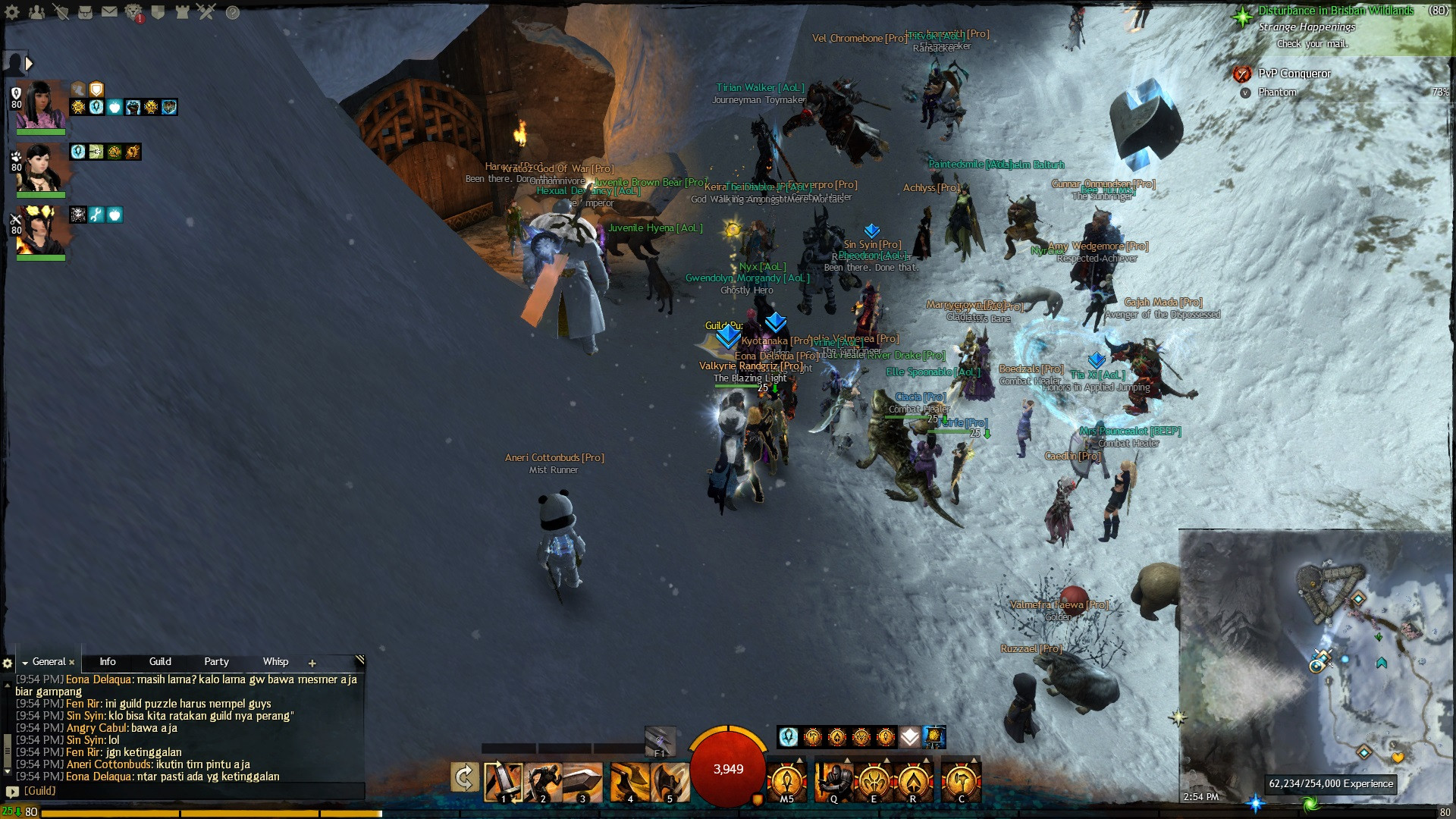This screenshot has width=1456, height=819.
Task: Open the mail envelope icon
Action: (109, 11)
